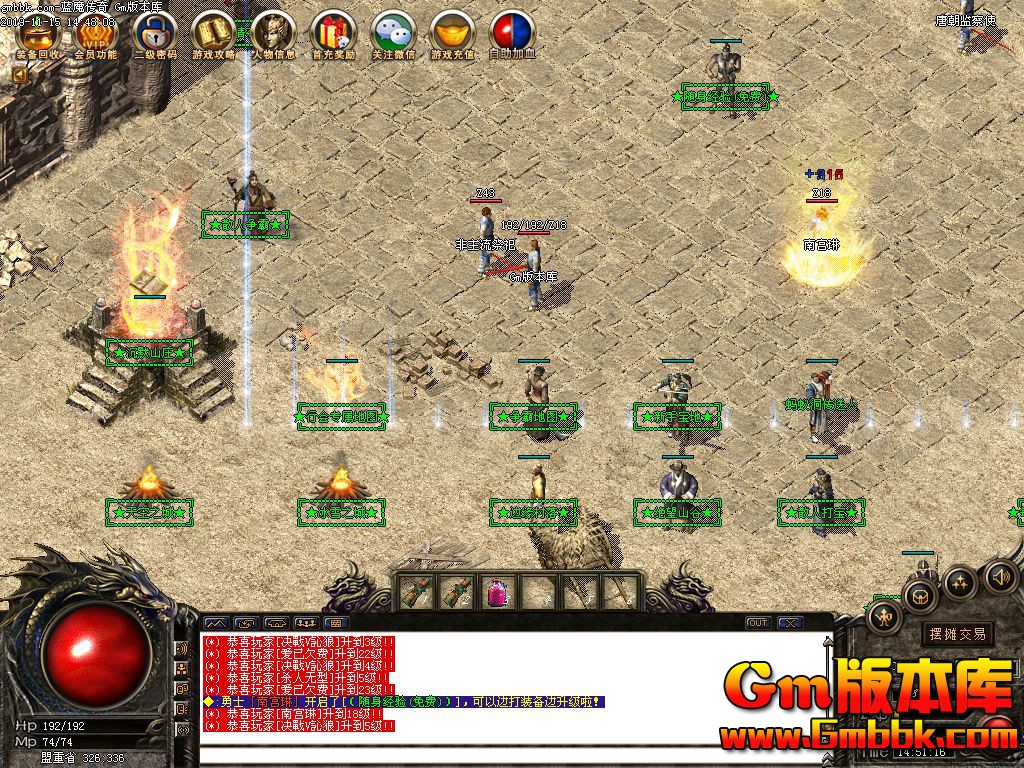Open the VIP 会员功能 menu
This screenshot has height=768, width=1024.
click(95, 35)
